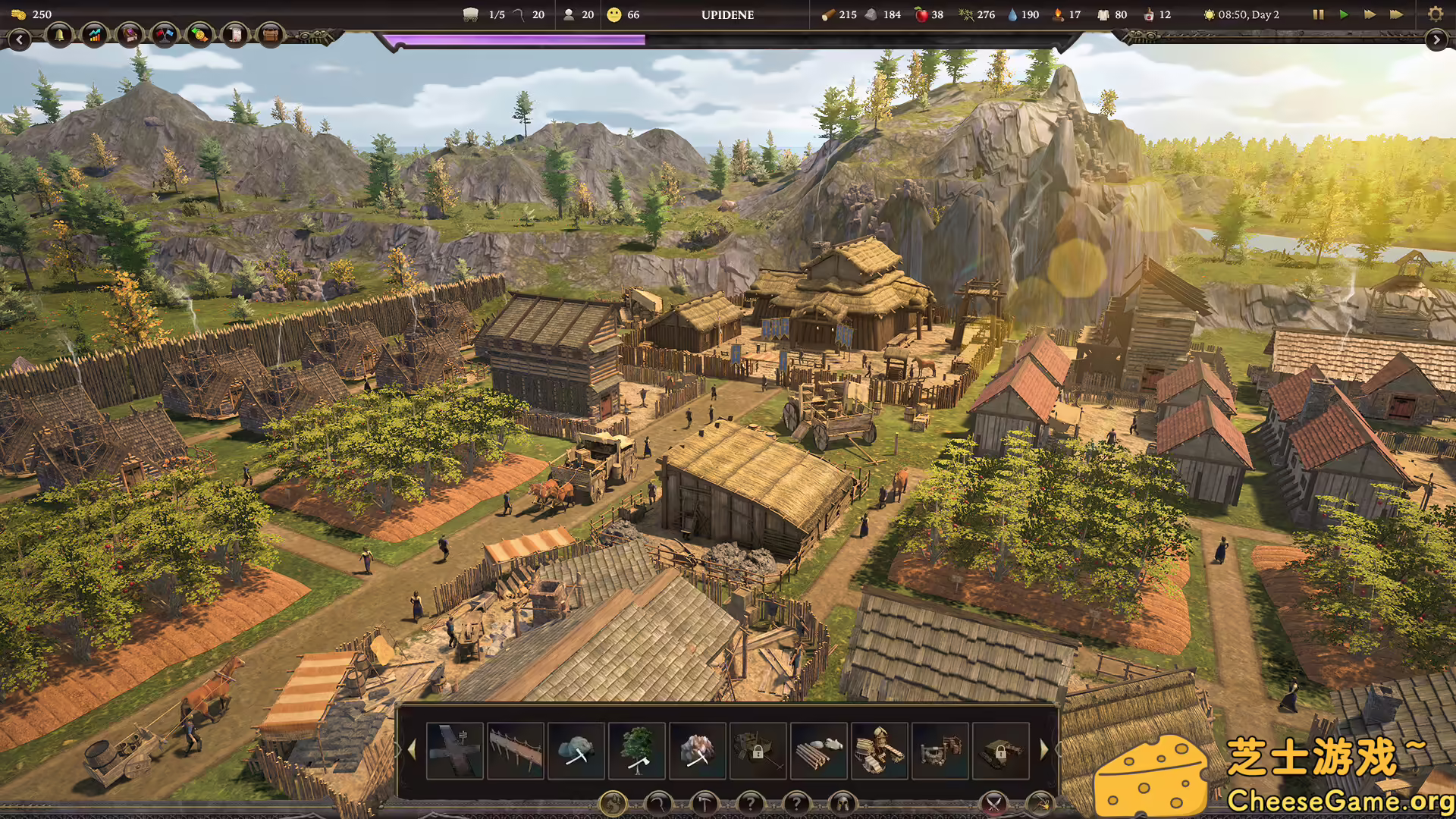Open the settings gear menu
Viewport: 1456px width, 819px height.
click(x=1436, y=14)
